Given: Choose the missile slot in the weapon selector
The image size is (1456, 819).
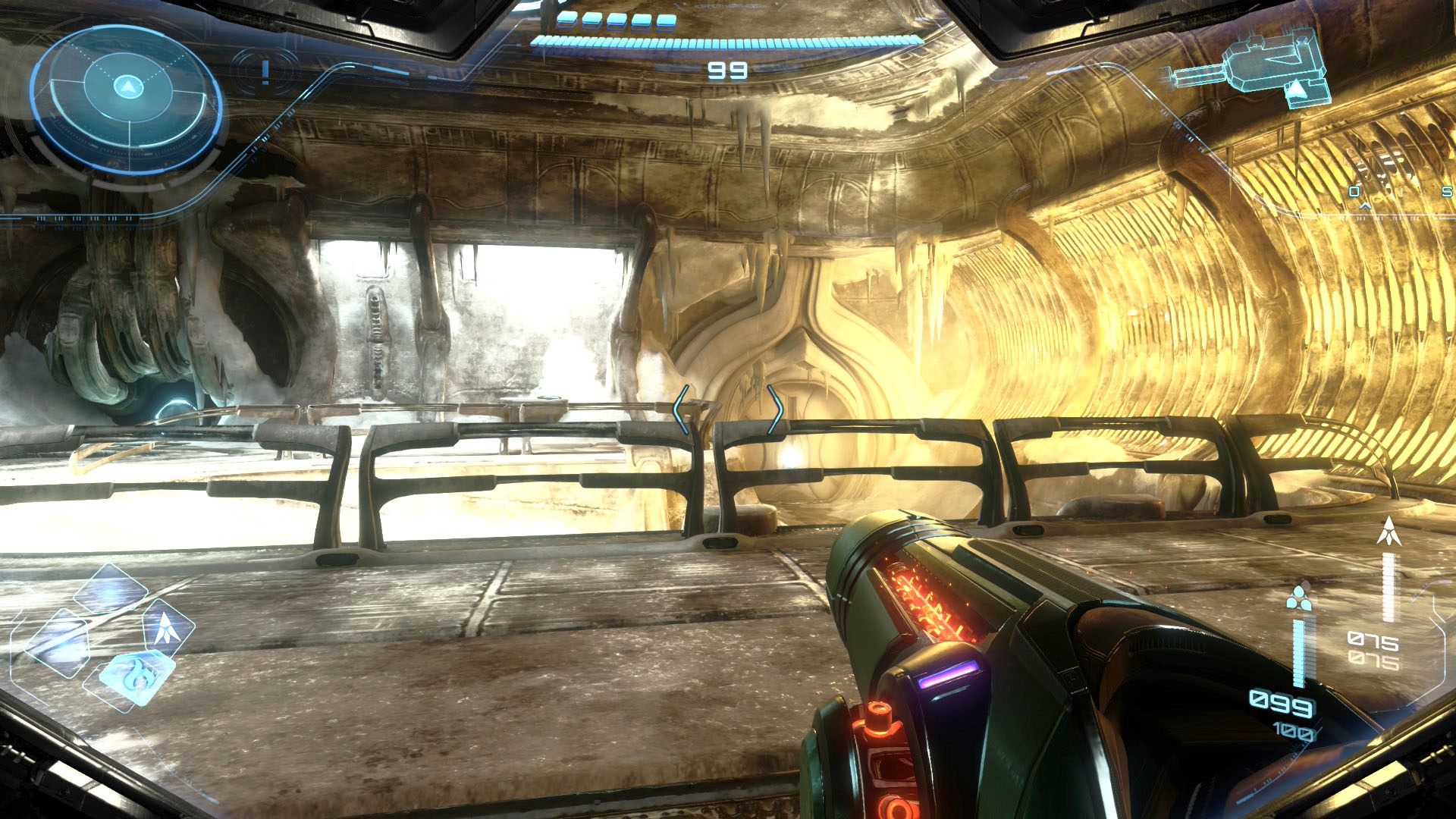Looking at the screenshot, I should [168, 627].
